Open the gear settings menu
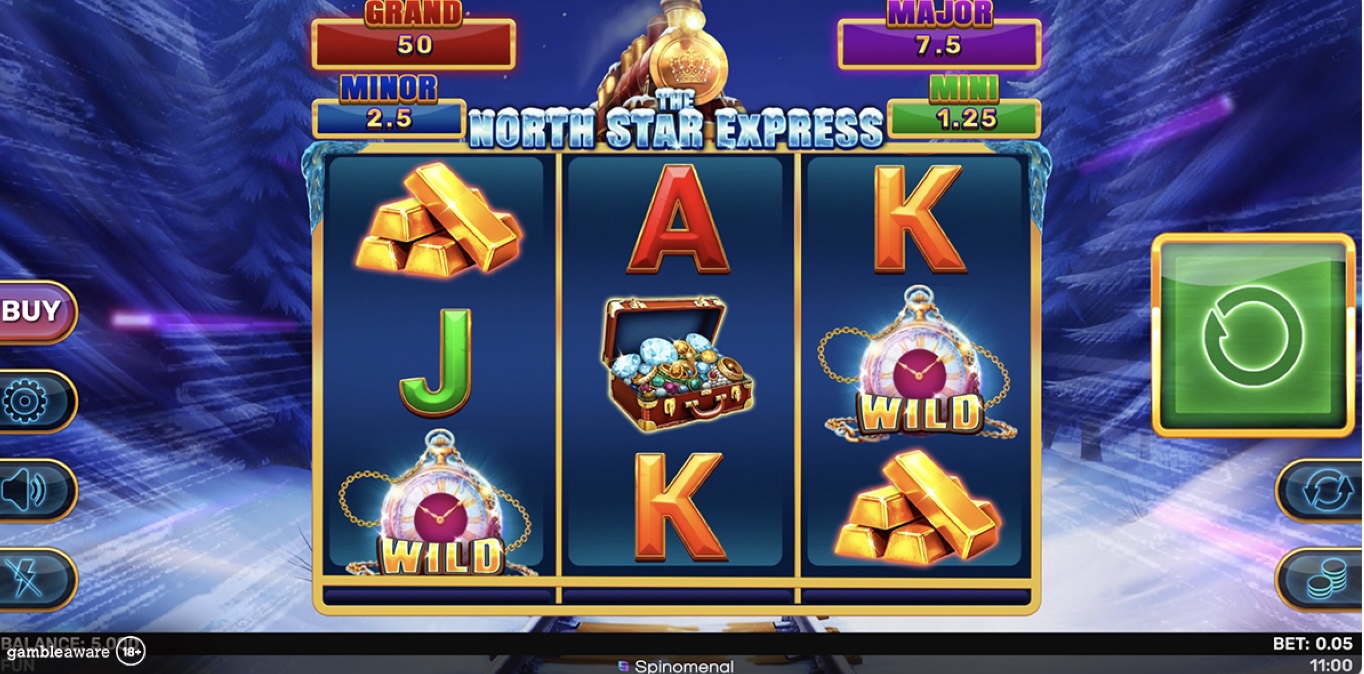 [x=30, y=401]
